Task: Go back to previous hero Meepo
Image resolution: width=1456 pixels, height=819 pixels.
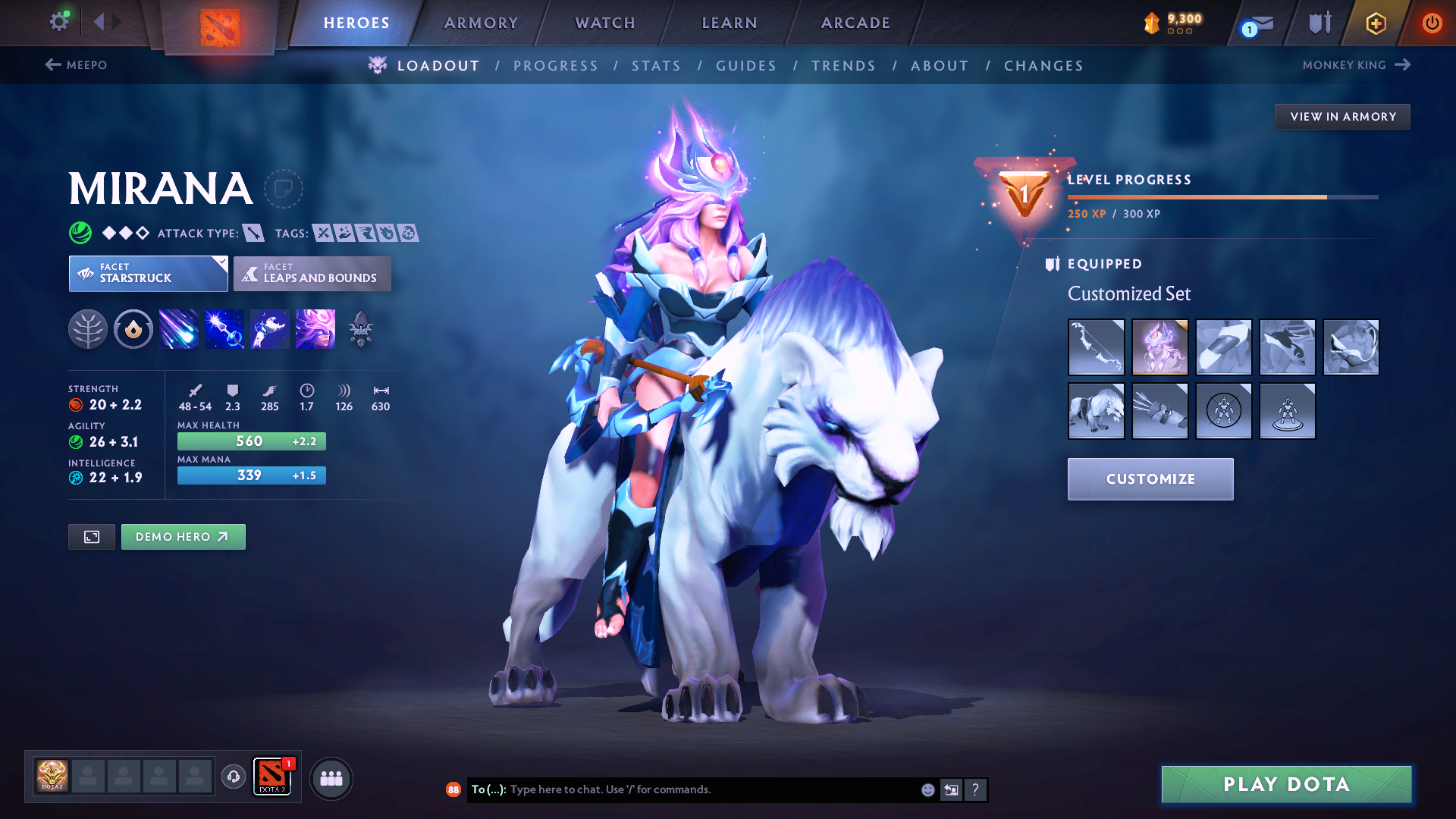Action: pos(76,65)
